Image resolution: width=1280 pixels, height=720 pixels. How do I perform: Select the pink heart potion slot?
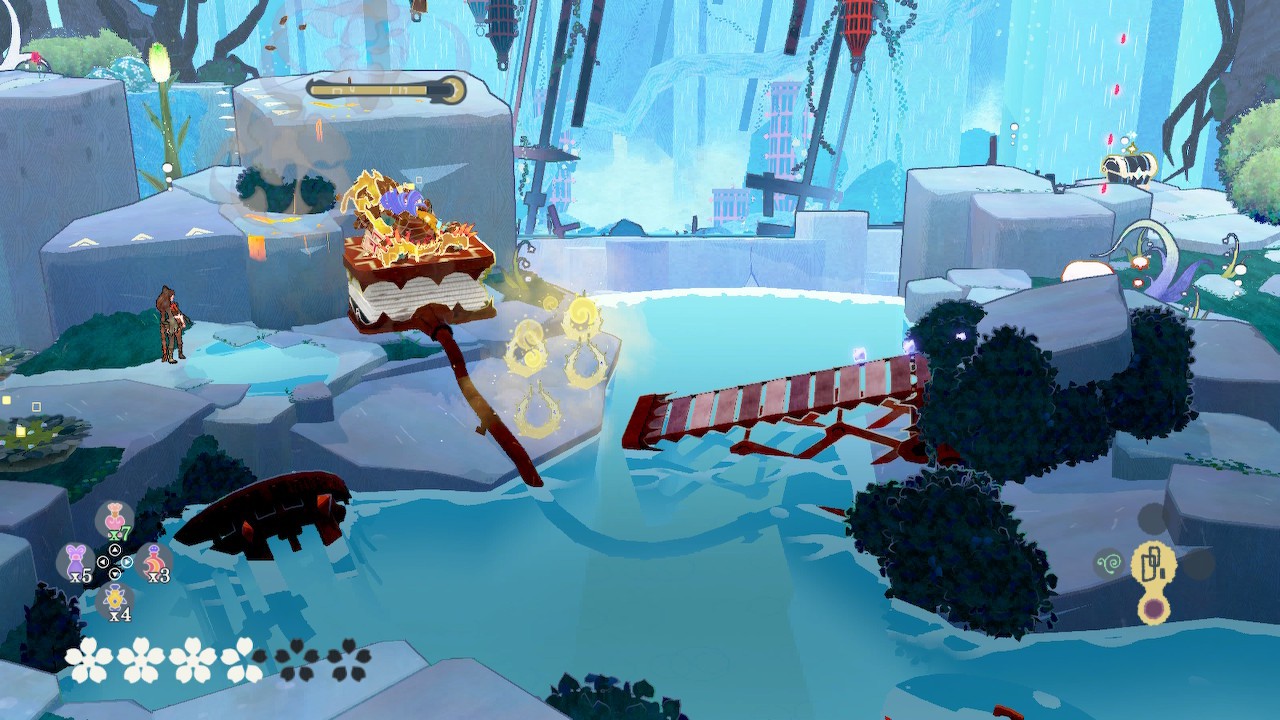pyautogui.click(x=114, y=520)
